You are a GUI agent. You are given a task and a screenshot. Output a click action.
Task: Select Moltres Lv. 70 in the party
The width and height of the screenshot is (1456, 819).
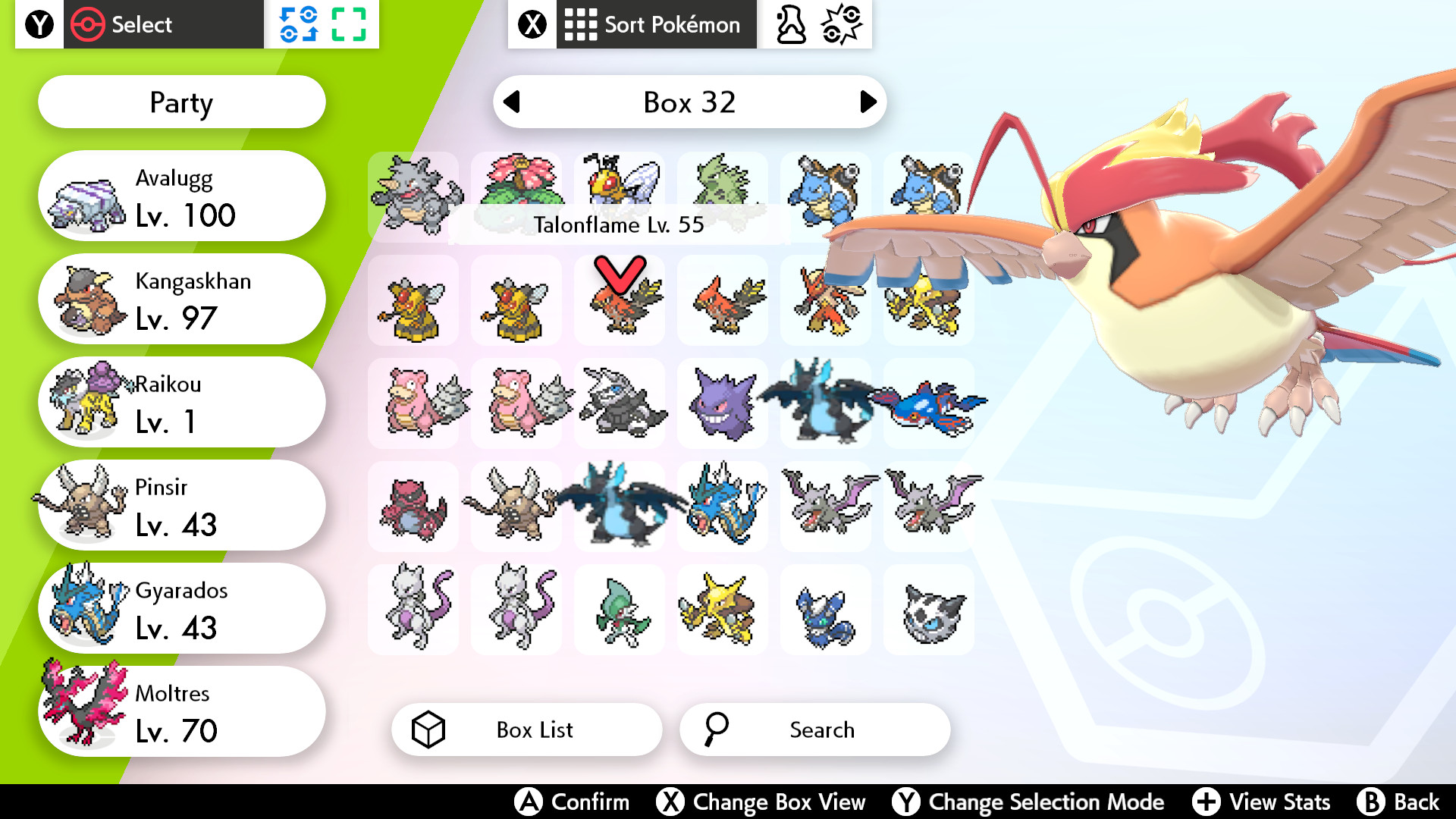click(182, 711)
